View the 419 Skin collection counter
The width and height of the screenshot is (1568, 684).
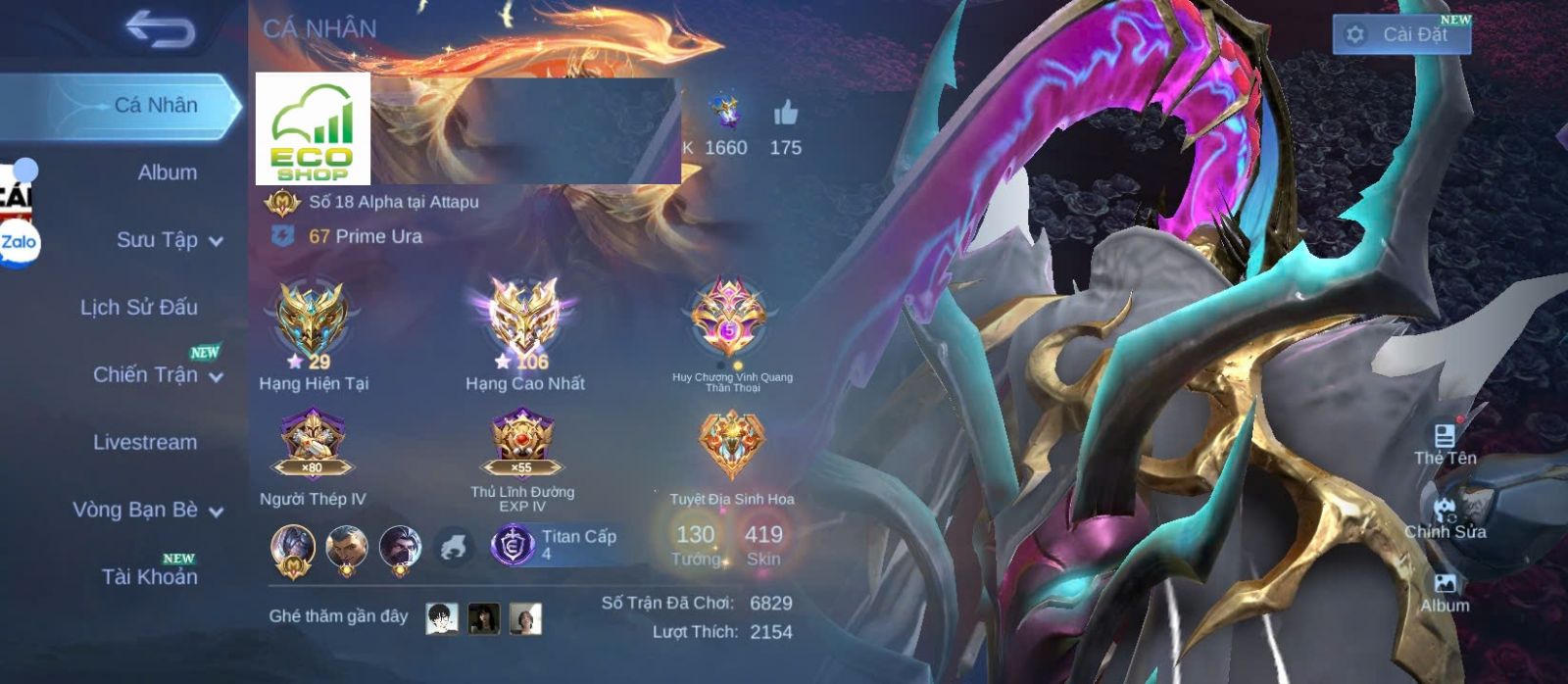(763, 544)
